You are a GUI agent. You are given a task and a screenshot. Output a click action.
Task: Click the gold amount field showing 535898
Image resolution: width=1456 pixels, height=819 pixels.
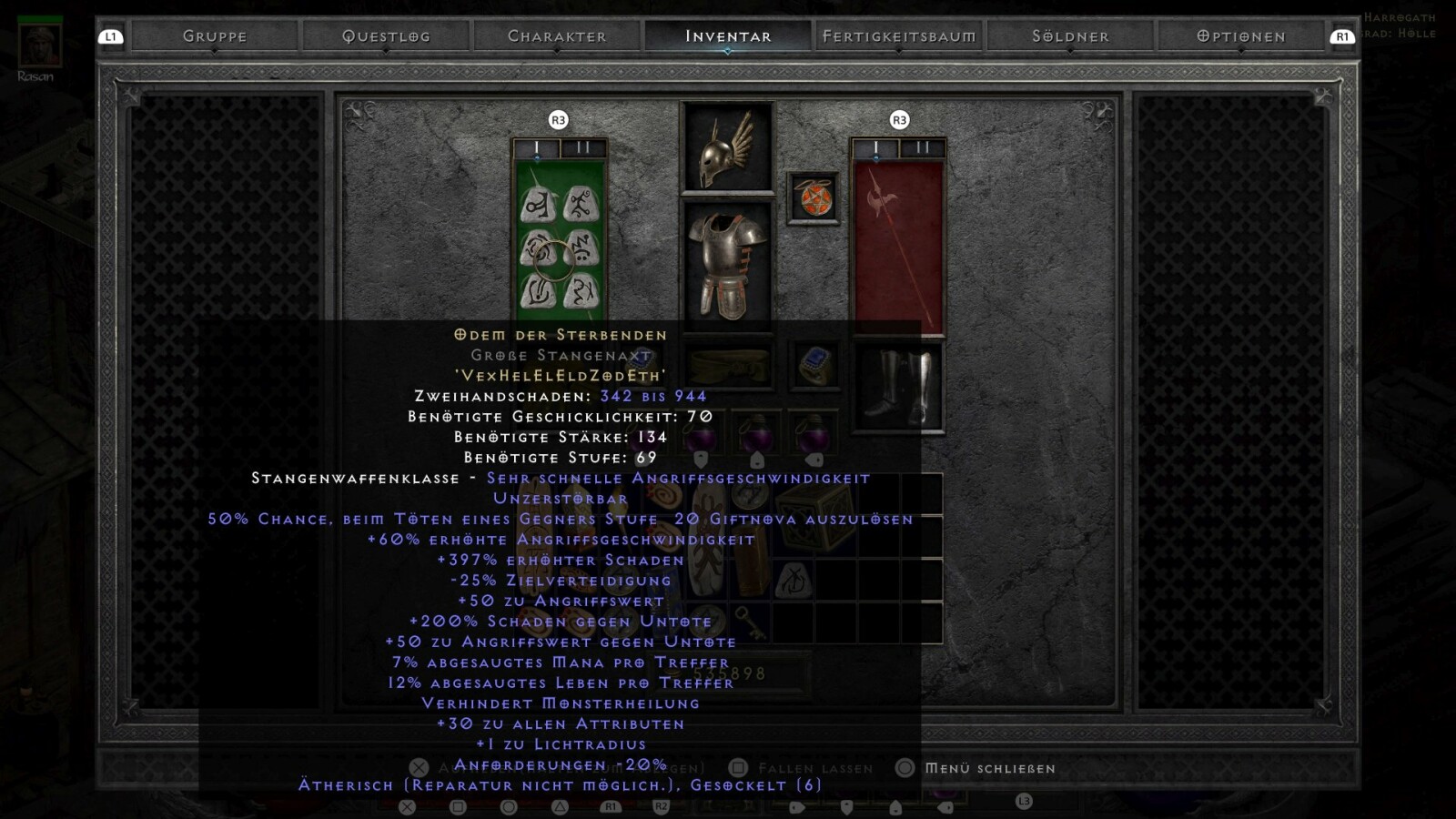point(728,672)
